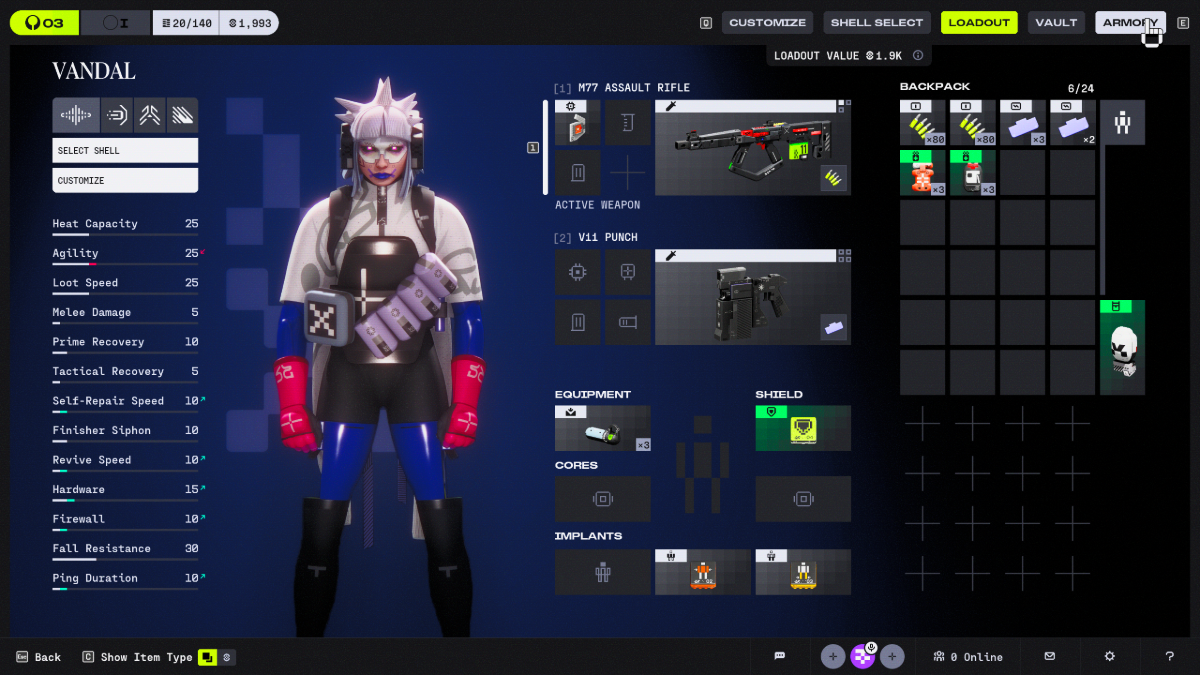
Task: Open the Vault tab
Action: (1056, 23)
